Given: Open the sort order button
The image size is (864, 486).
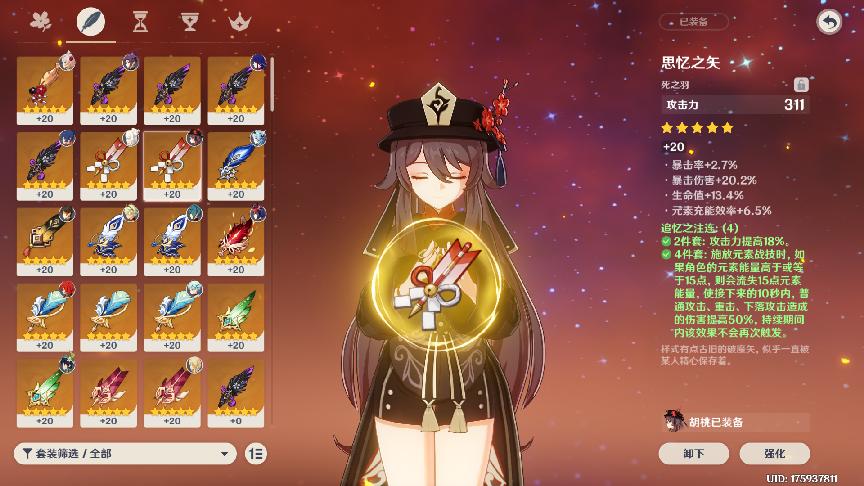Looking at the screenshot, I should pyautogui.click(x=256, y=453).
